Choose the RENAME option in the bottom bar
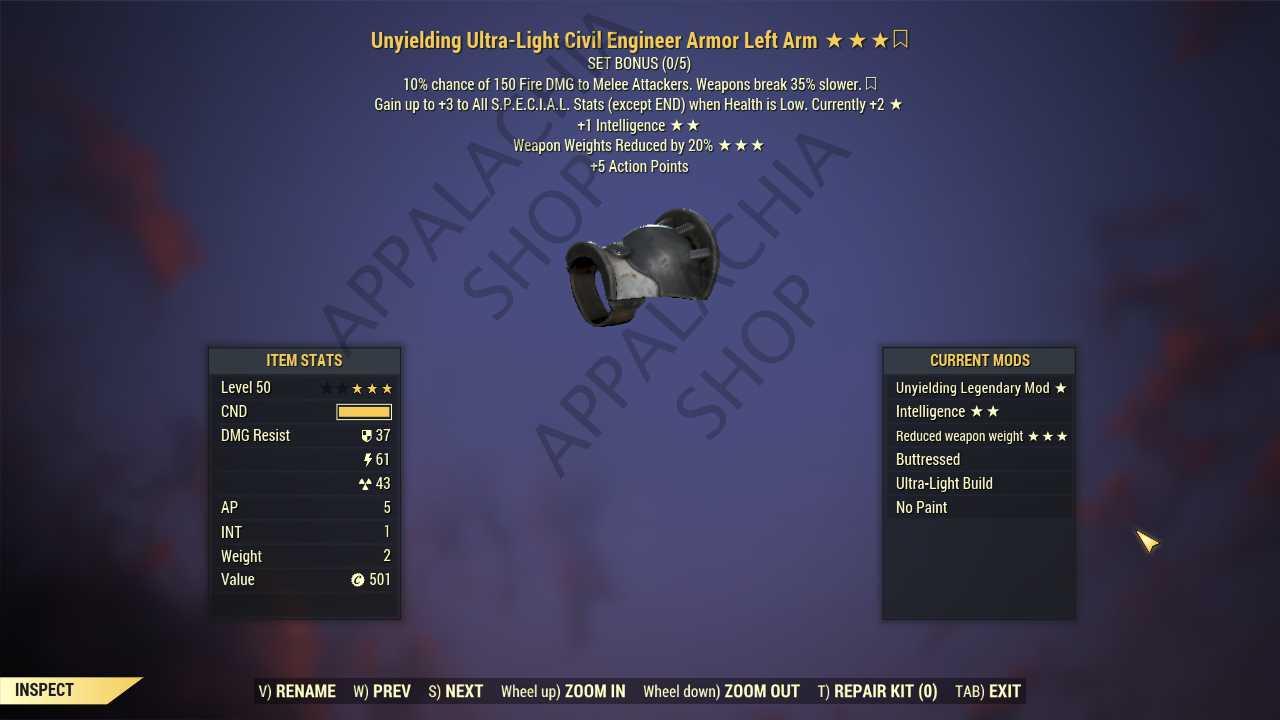The width and height of the screenshot is (1280, 720). (x=297, y=691)
